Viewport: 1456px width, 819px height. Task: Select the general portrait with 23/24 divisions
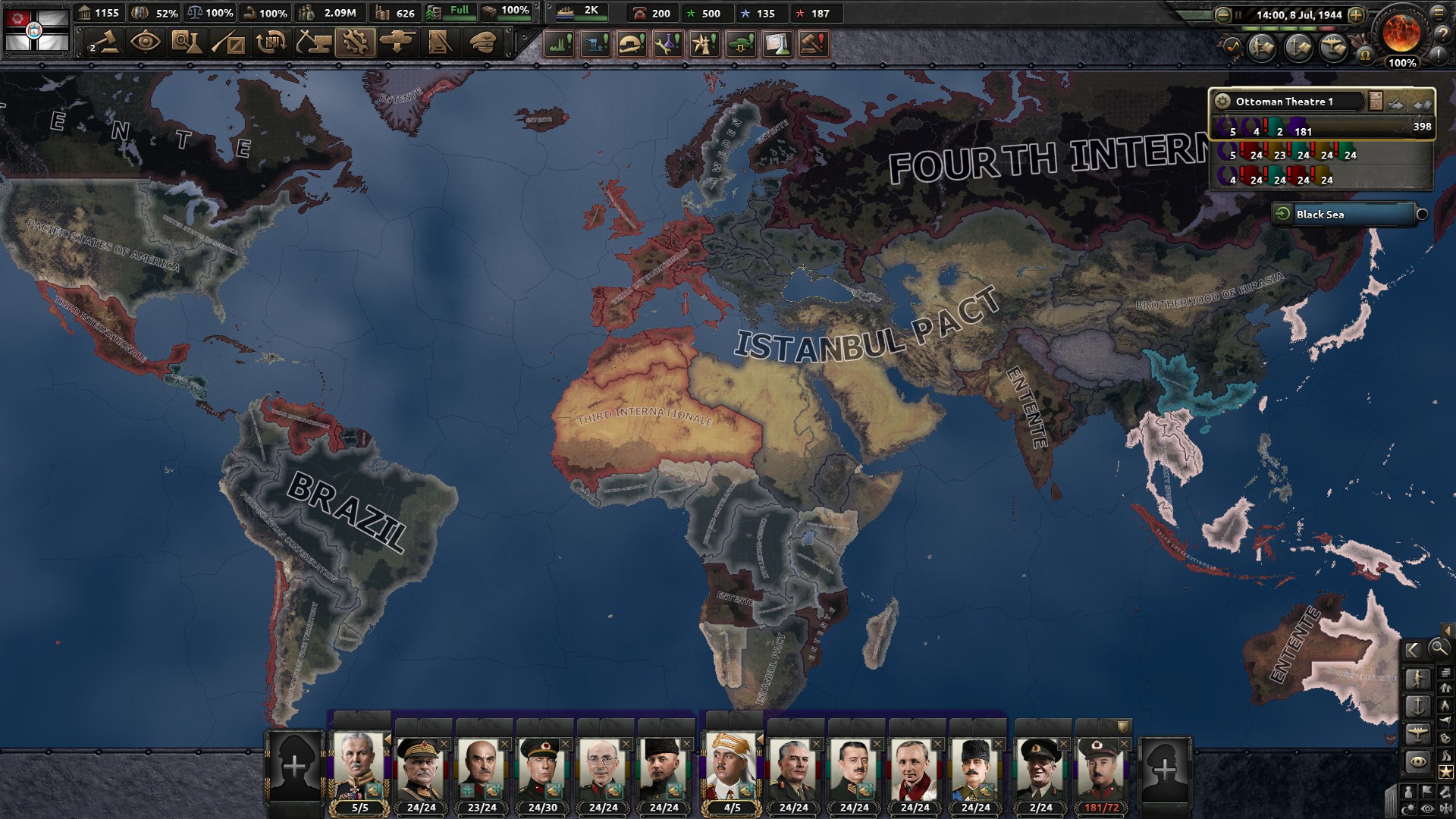tap(482, 770)
